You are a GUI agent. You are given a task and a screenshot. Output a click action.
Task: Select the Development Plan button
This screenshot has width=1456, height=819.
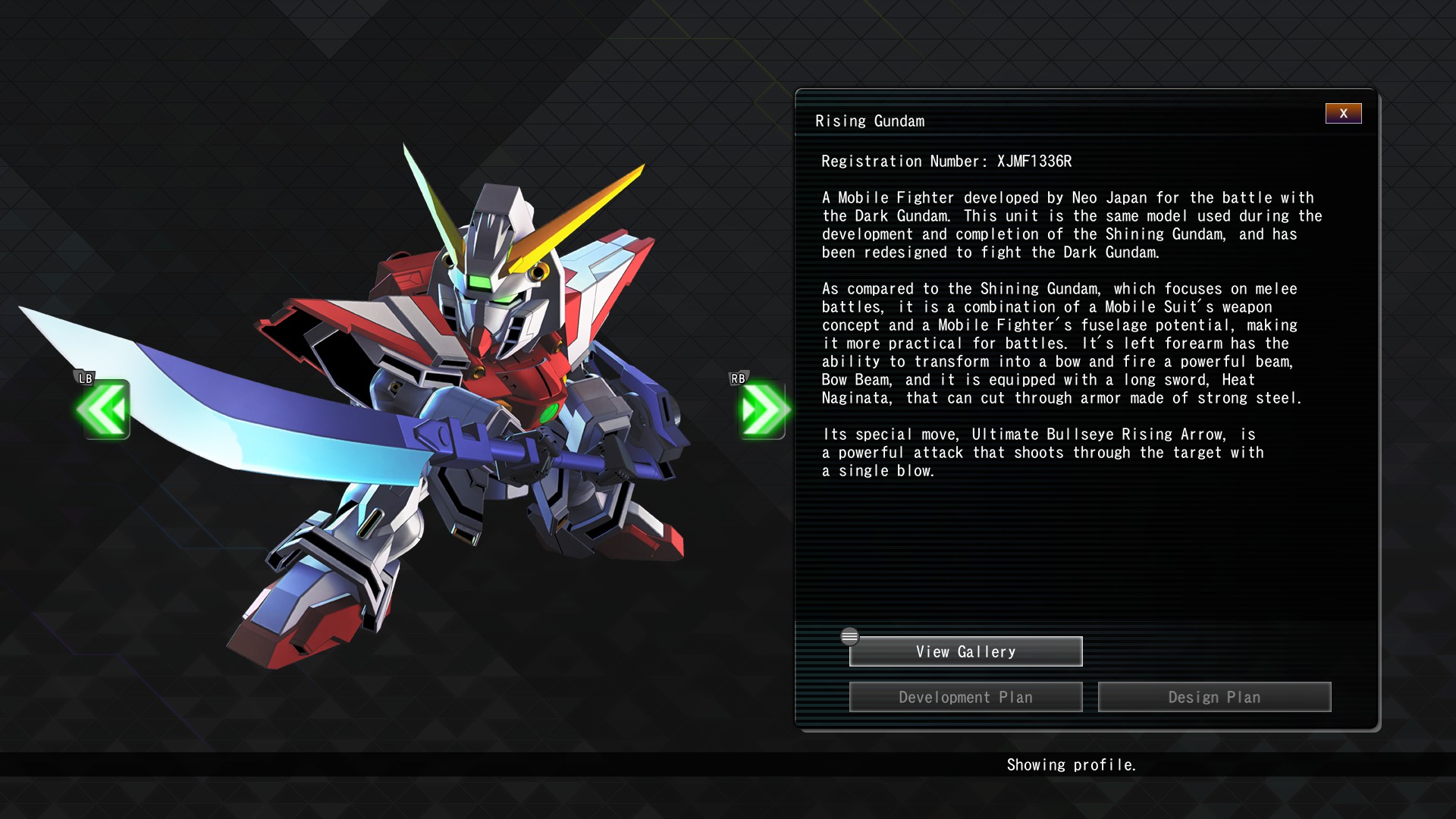click(965, 697)
